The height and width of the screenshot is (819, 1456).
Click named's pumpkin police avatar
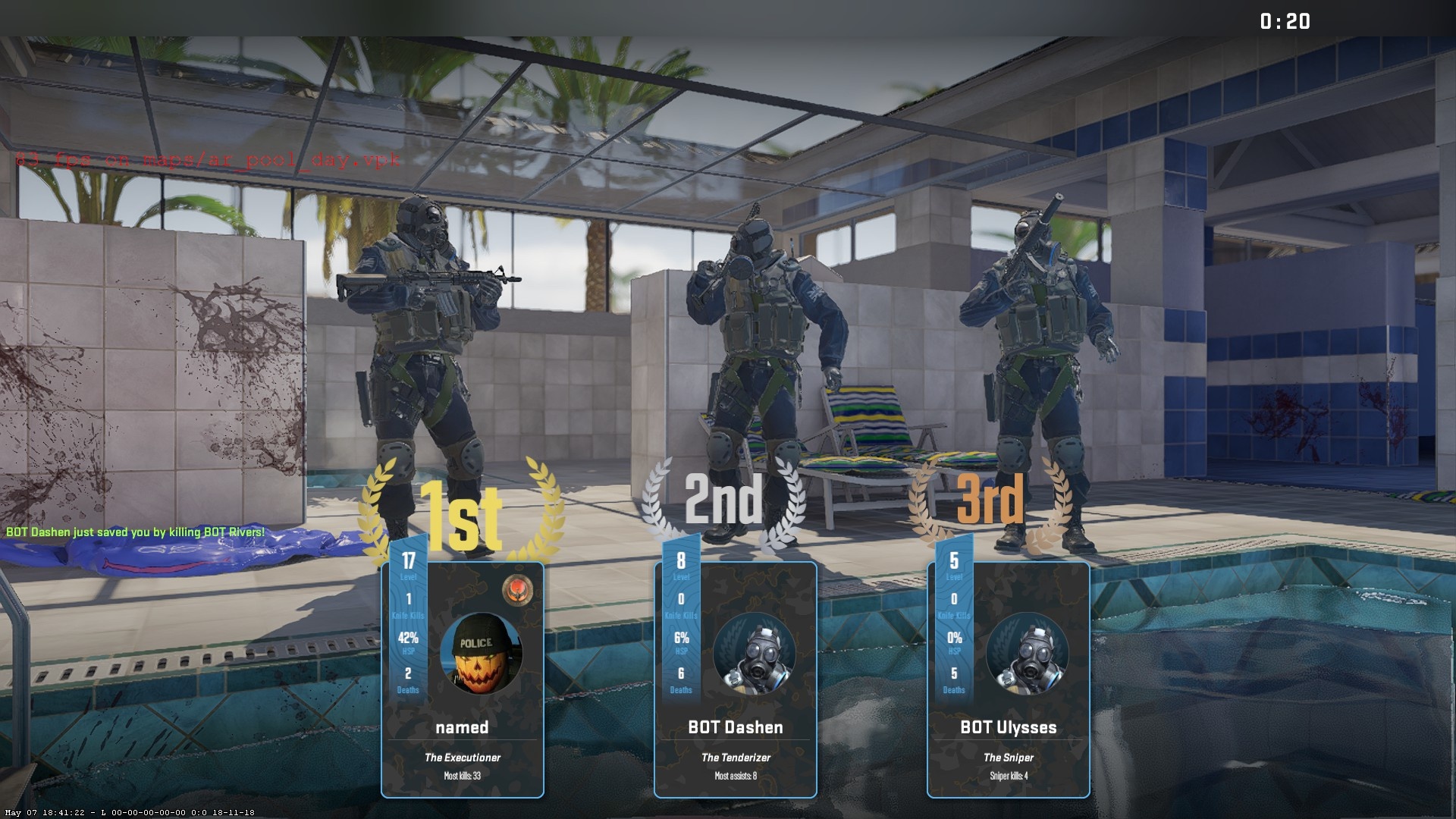[x=481, y=654]
